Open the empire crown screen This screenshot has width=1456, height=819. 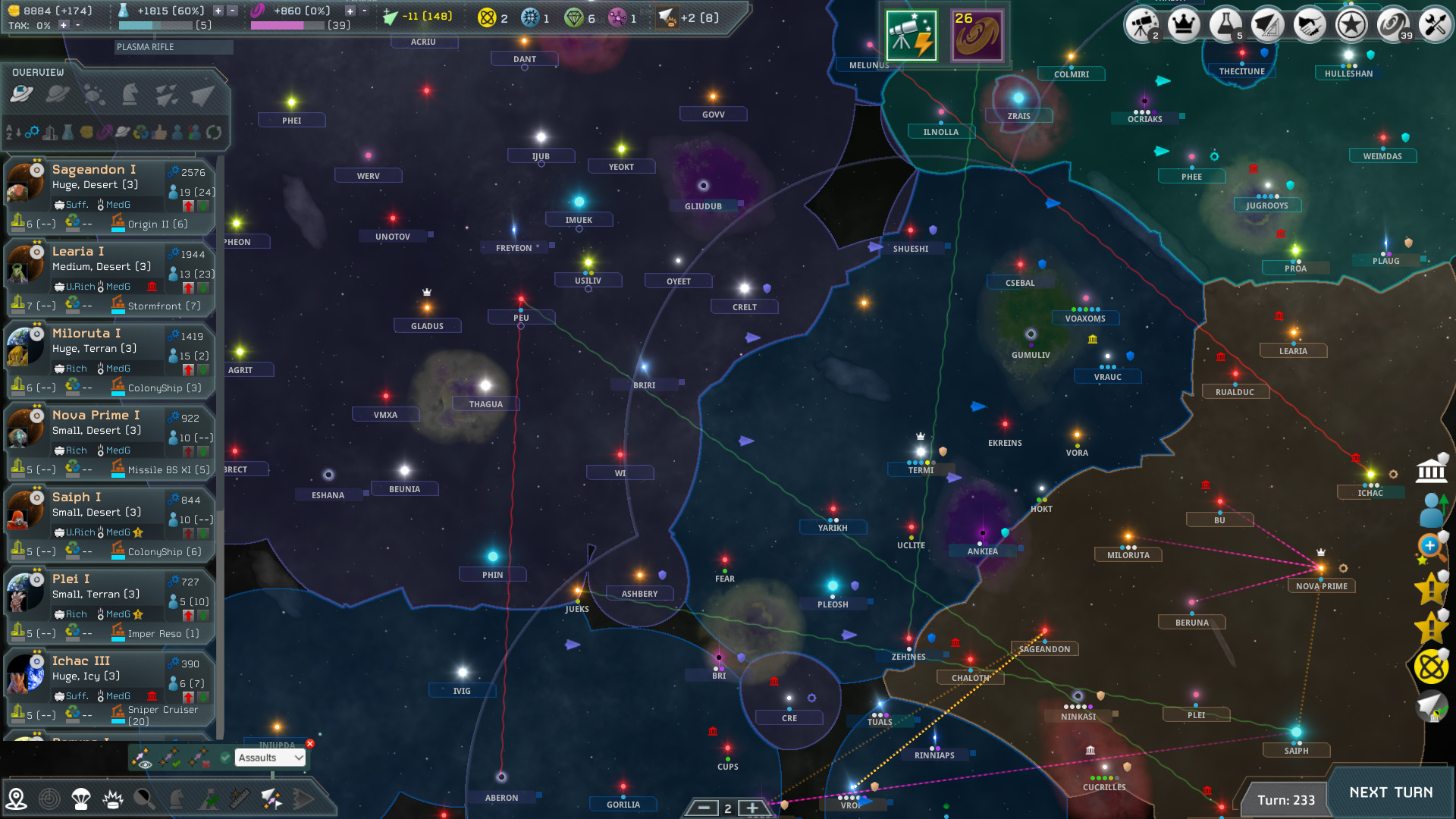coord(1183,24)
